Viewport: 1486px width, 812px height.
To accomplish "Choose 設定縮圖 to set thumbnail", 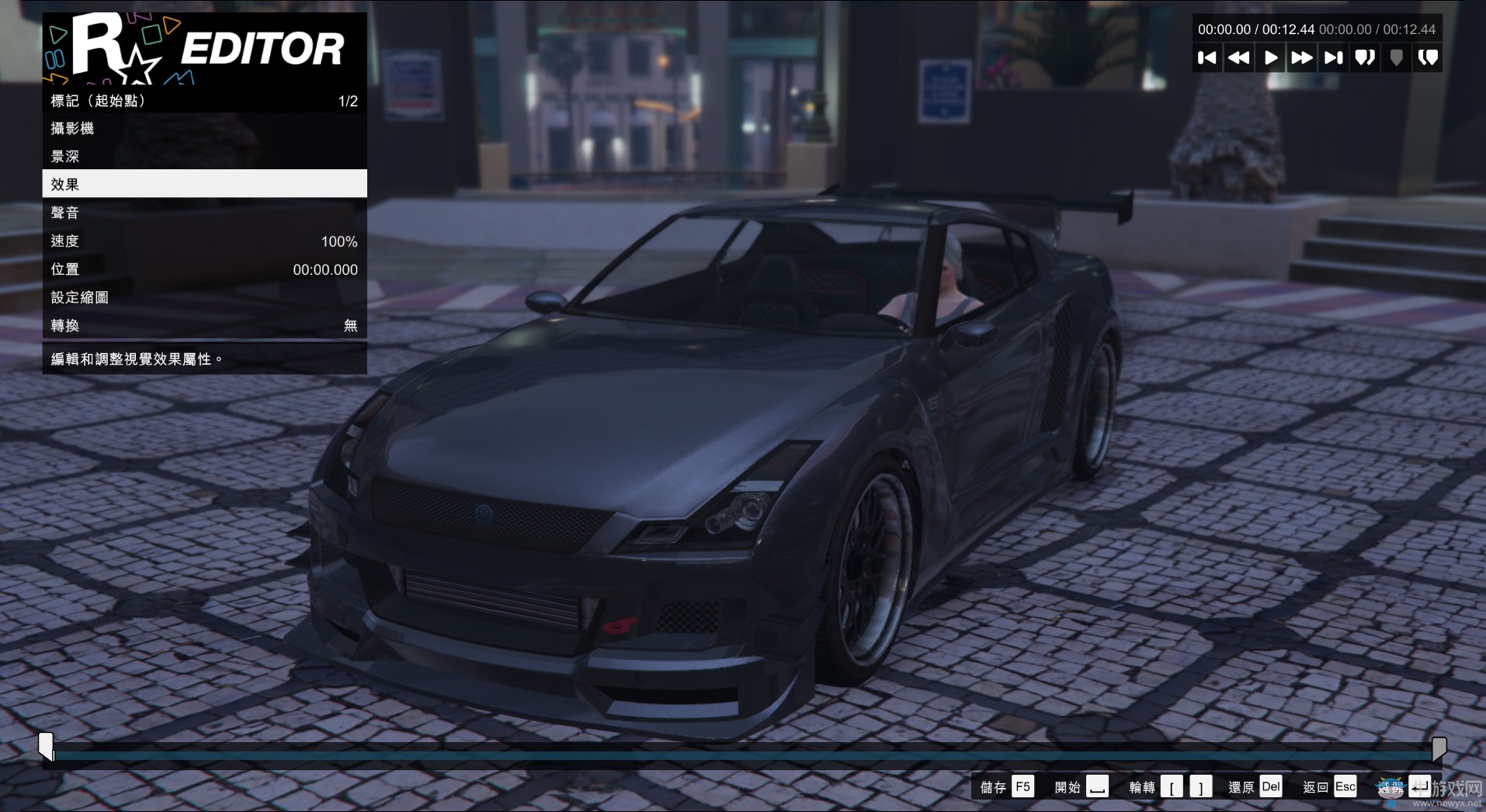I will coord(204,297).
